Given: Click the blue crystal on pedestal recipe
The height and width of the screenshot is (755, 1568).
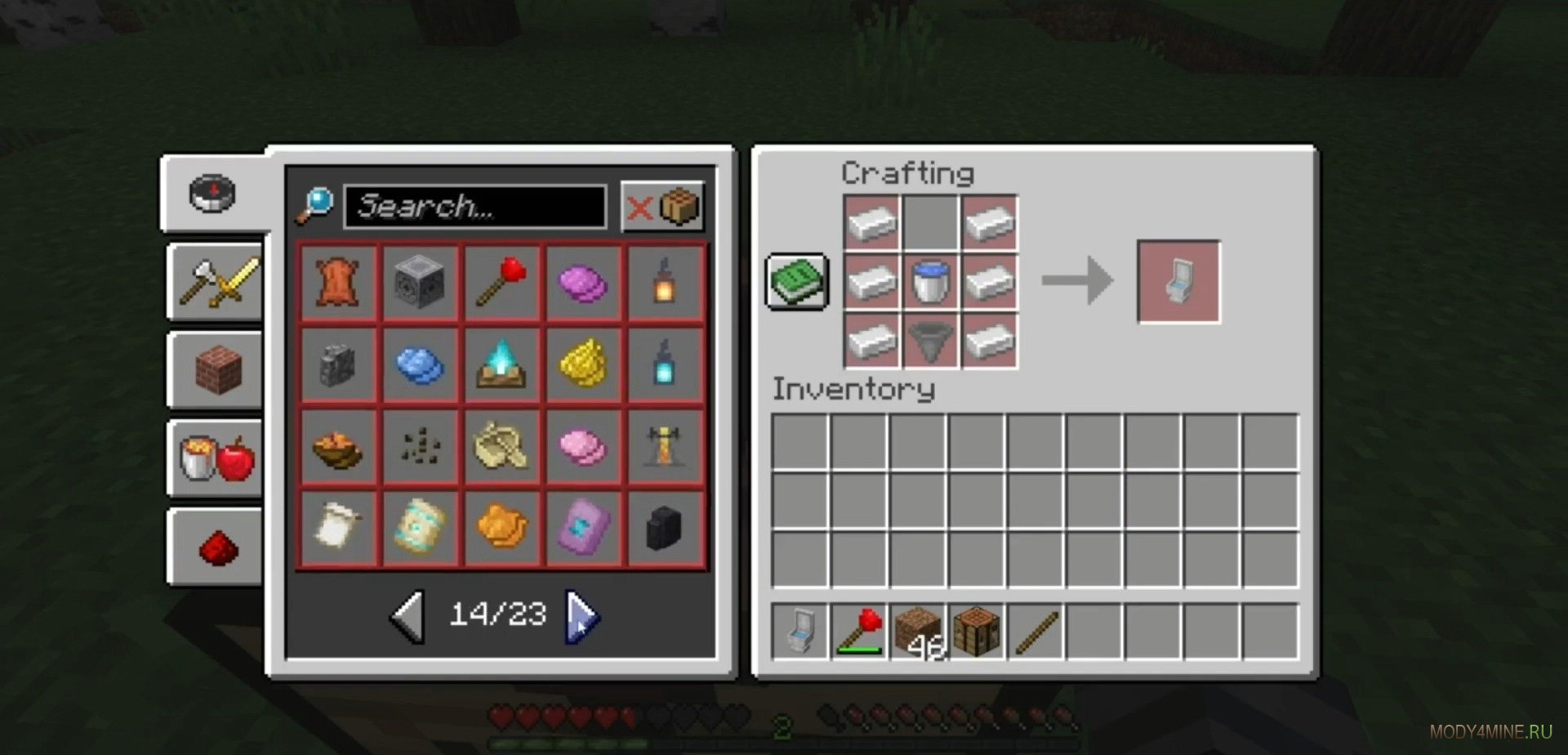Looking at the screenshot, I should point(501,364).
